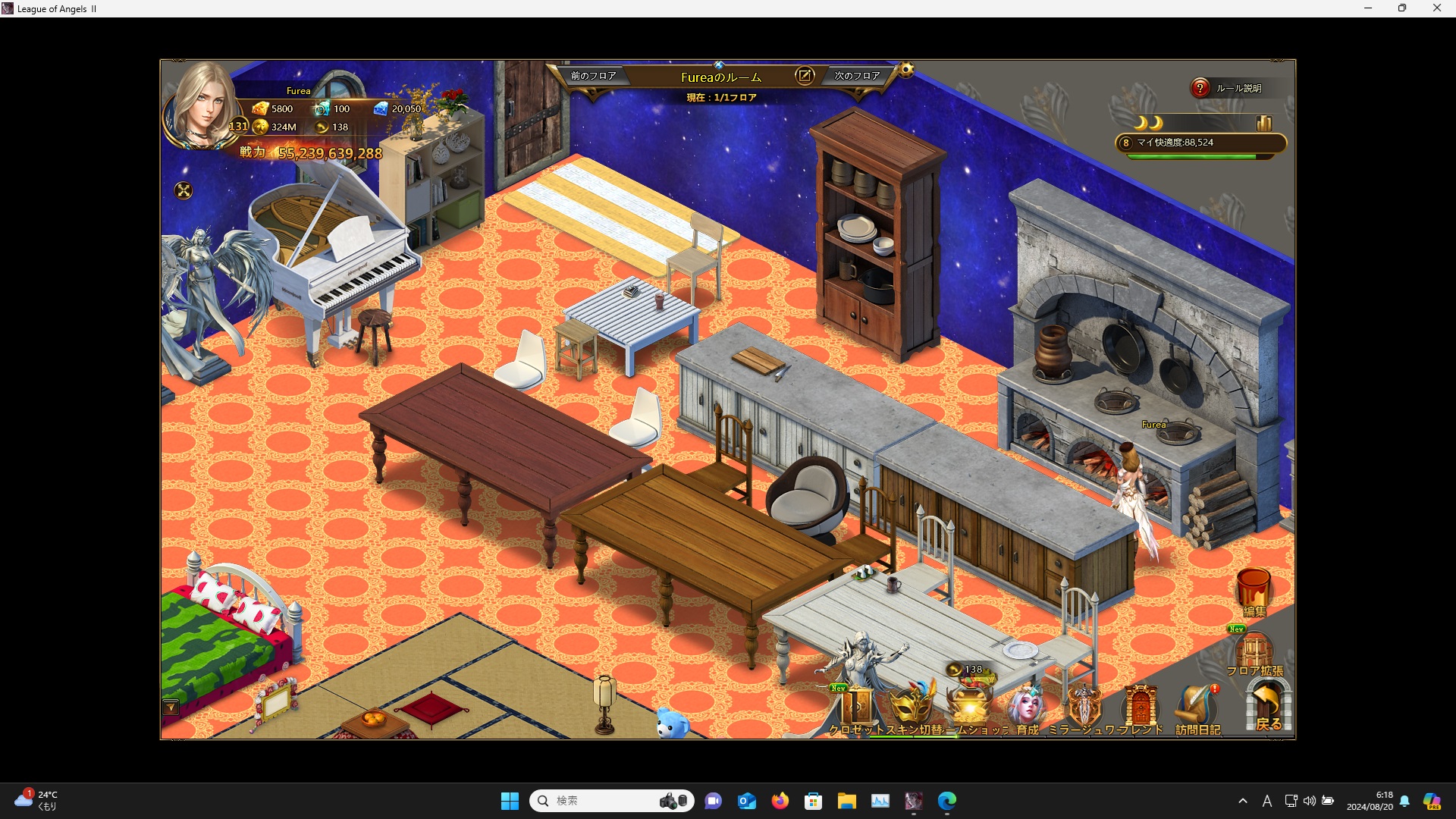Image resolution: width=1456 pixels, height=819 pixels.
Task: Open the Mirage Jewel shield icon
Action: 1084,708
